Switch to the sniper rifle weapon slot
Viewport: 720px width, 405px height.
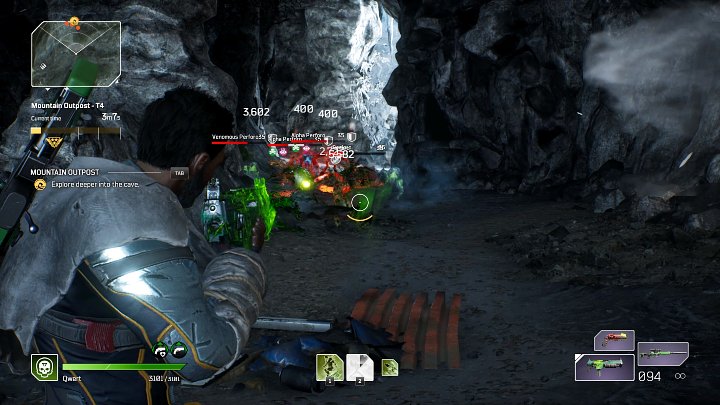[x=663, y=352]
